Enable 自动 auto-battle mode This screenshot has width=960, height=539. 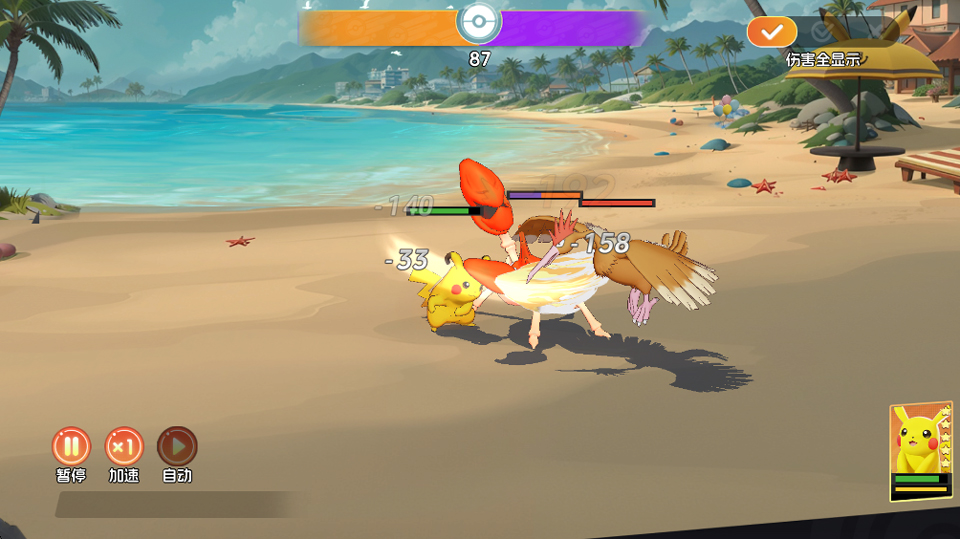tap(177, 446)
